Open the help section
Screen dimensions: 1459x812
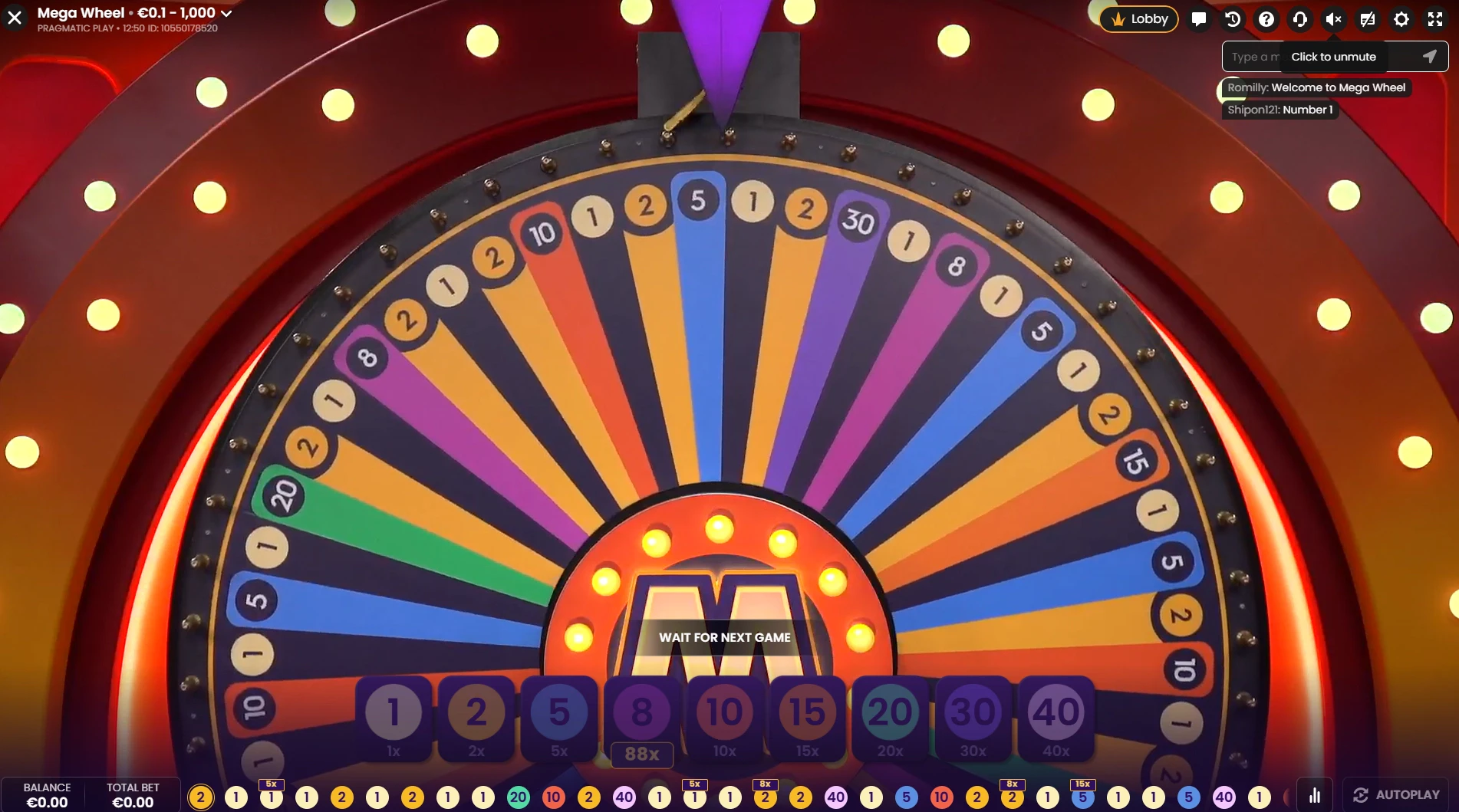pyautogui.click(x=1266, y=19)
